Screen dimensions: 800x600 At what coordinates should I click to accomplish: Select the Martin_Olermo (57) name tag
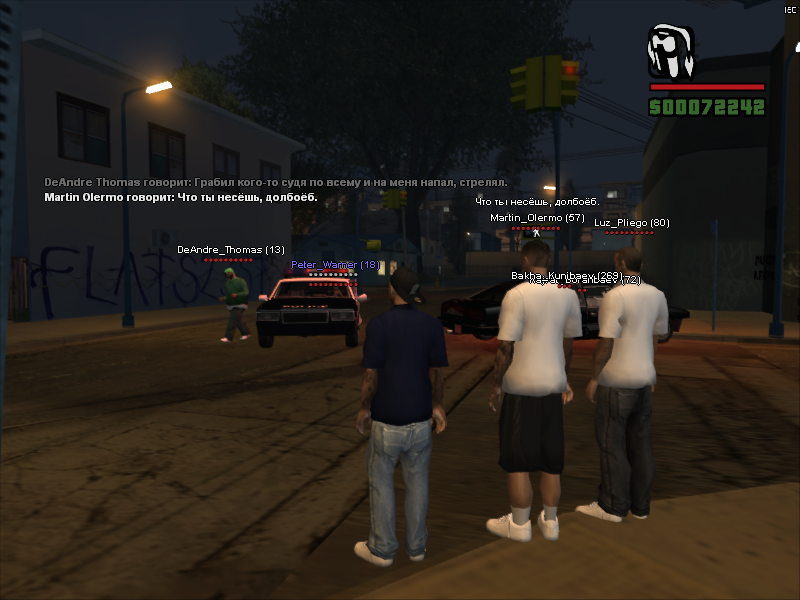click(537, 217)
